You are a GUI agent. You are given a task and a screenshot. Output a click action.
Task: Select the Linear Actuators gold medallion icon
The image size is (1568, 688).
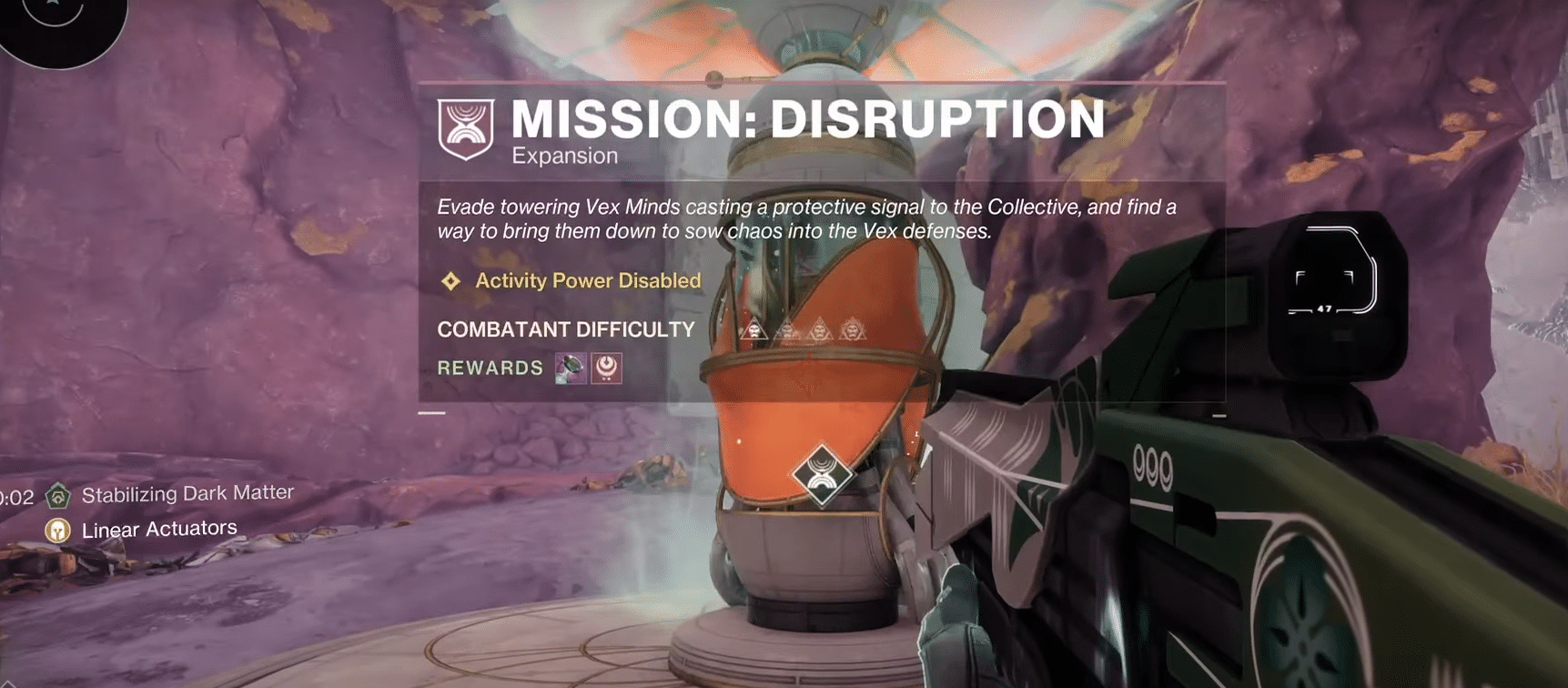[58, 529]
